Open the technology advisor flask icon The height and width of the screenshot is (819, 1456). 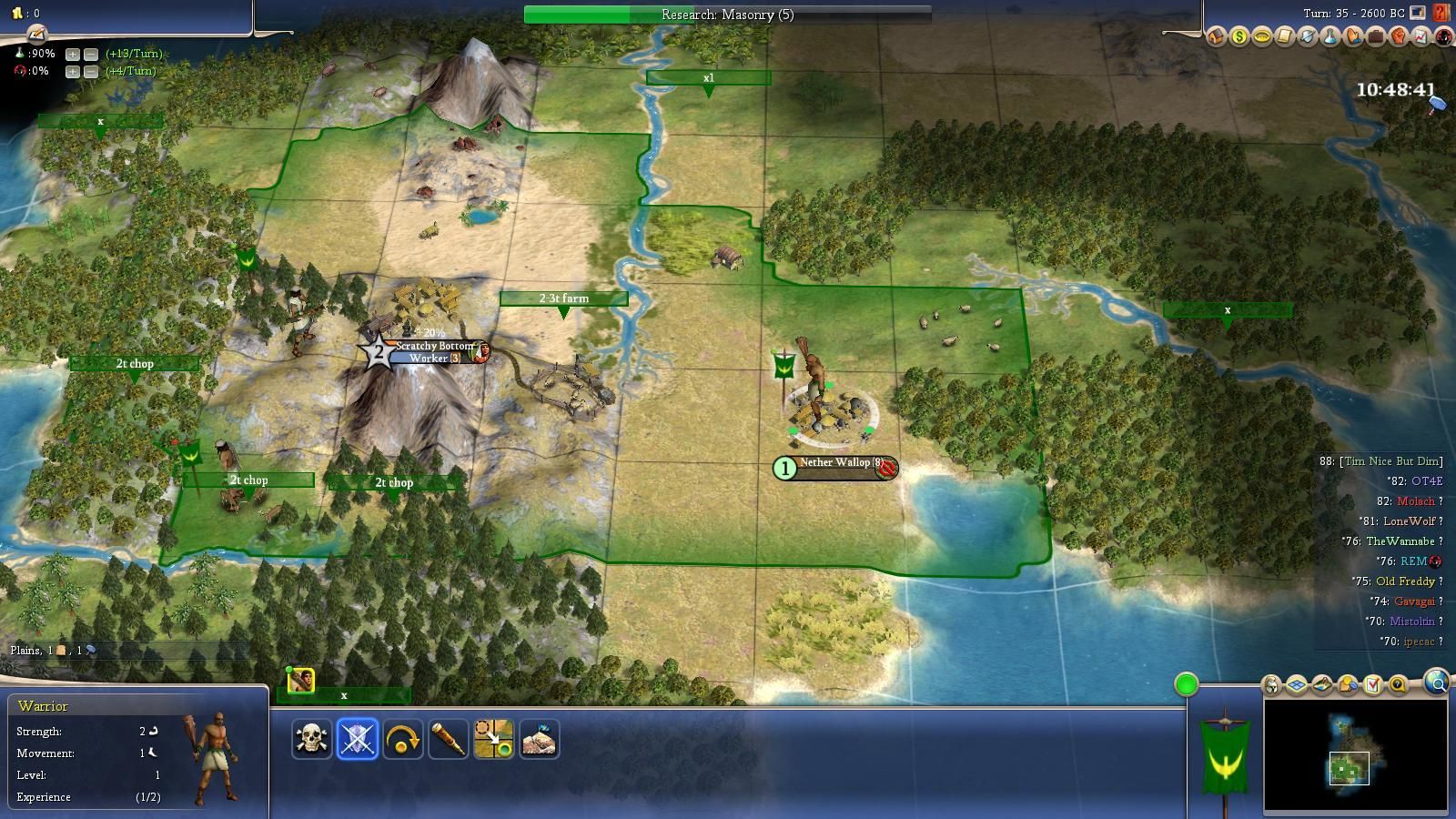point(1330,37)
